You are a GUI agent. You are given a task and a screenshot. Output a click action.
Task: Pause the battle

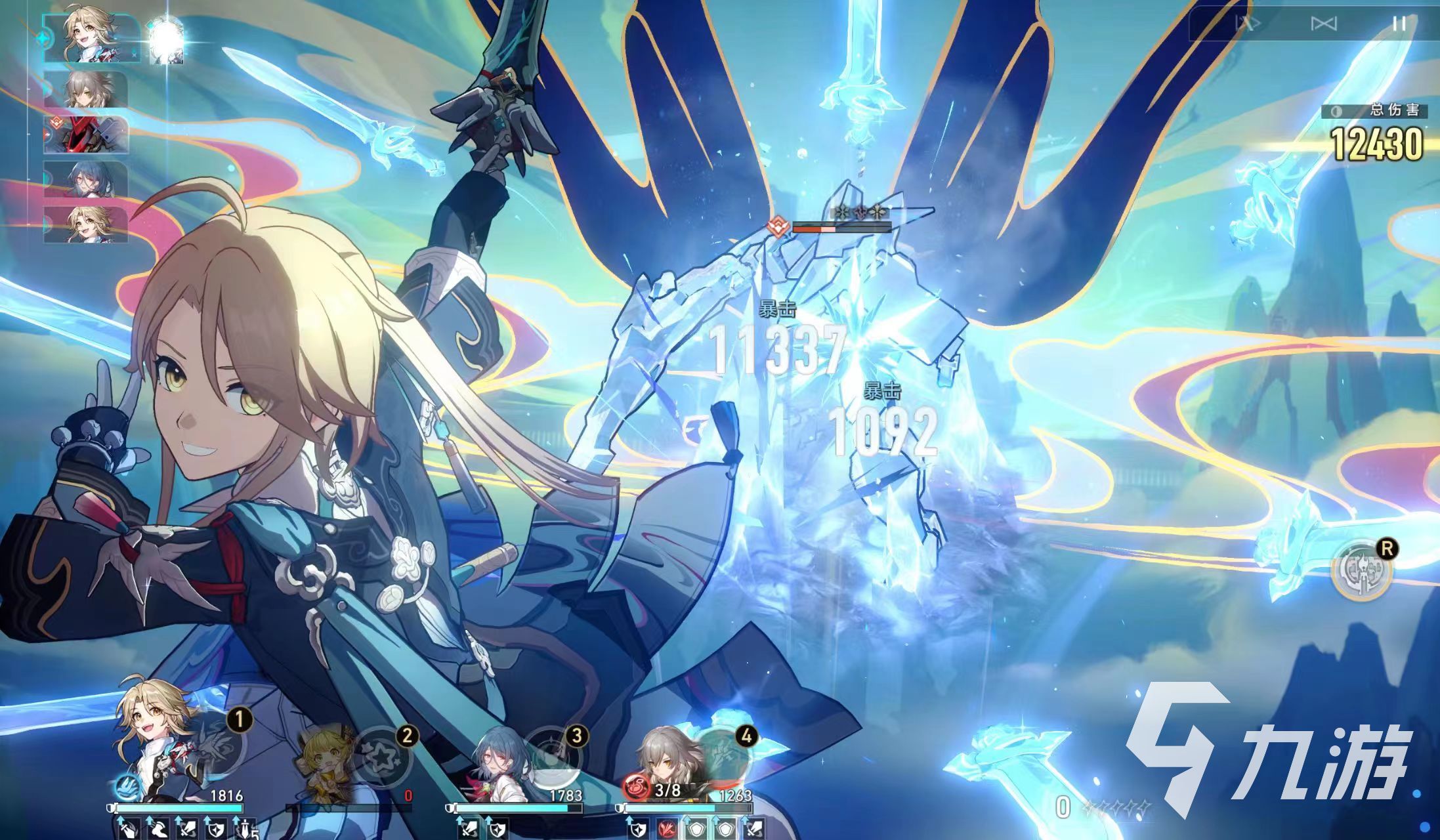1399,24
